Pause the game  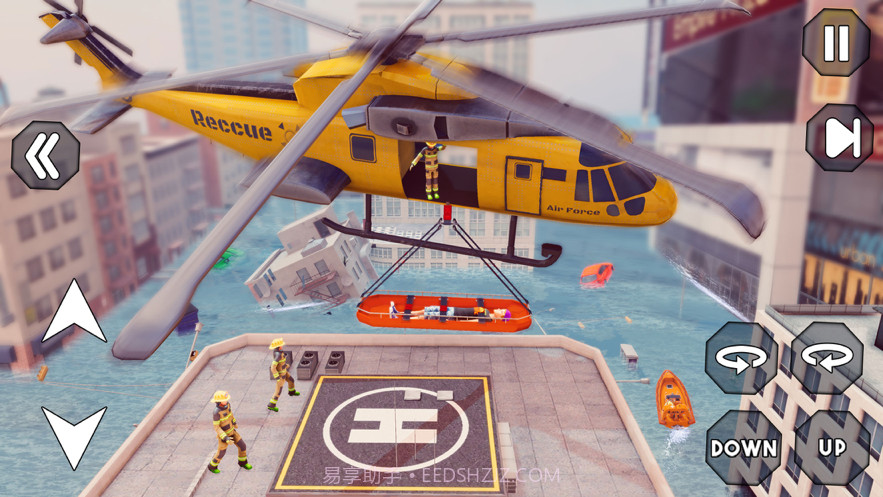(836, 42)
